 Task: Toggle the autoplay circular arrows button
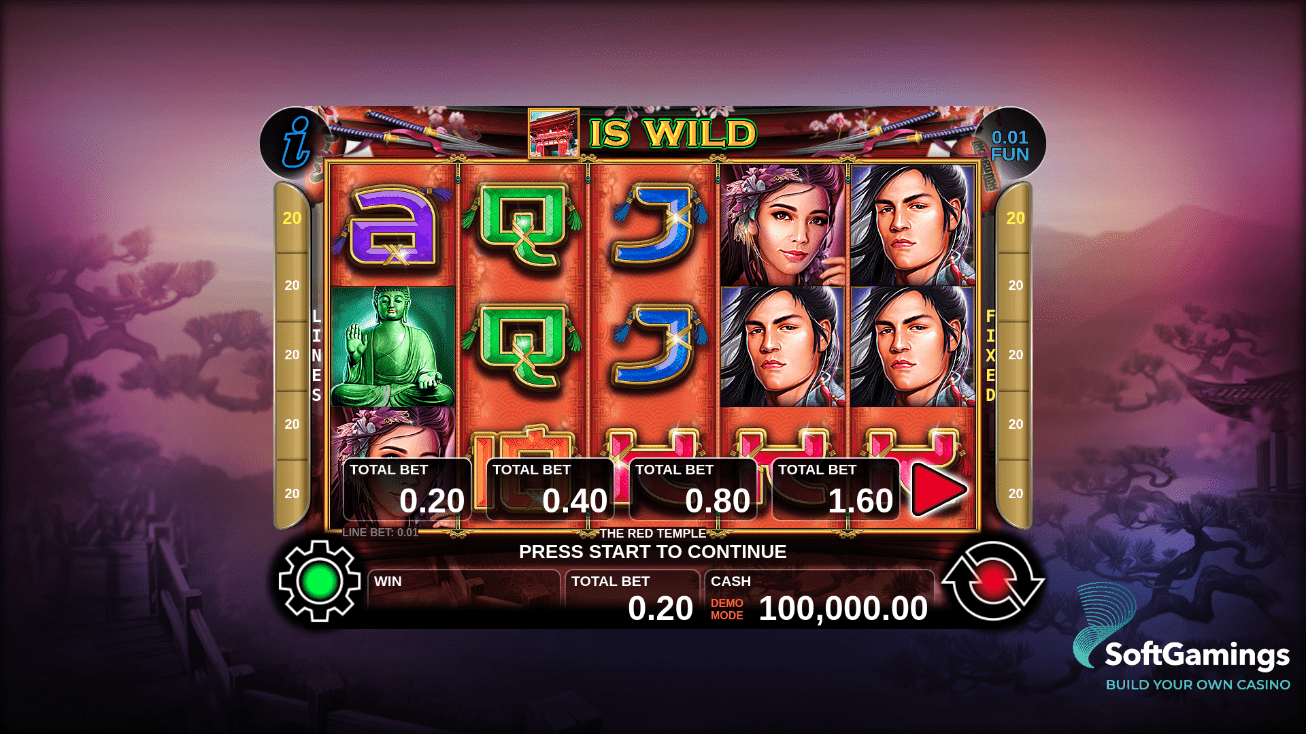tap(992, 581)
